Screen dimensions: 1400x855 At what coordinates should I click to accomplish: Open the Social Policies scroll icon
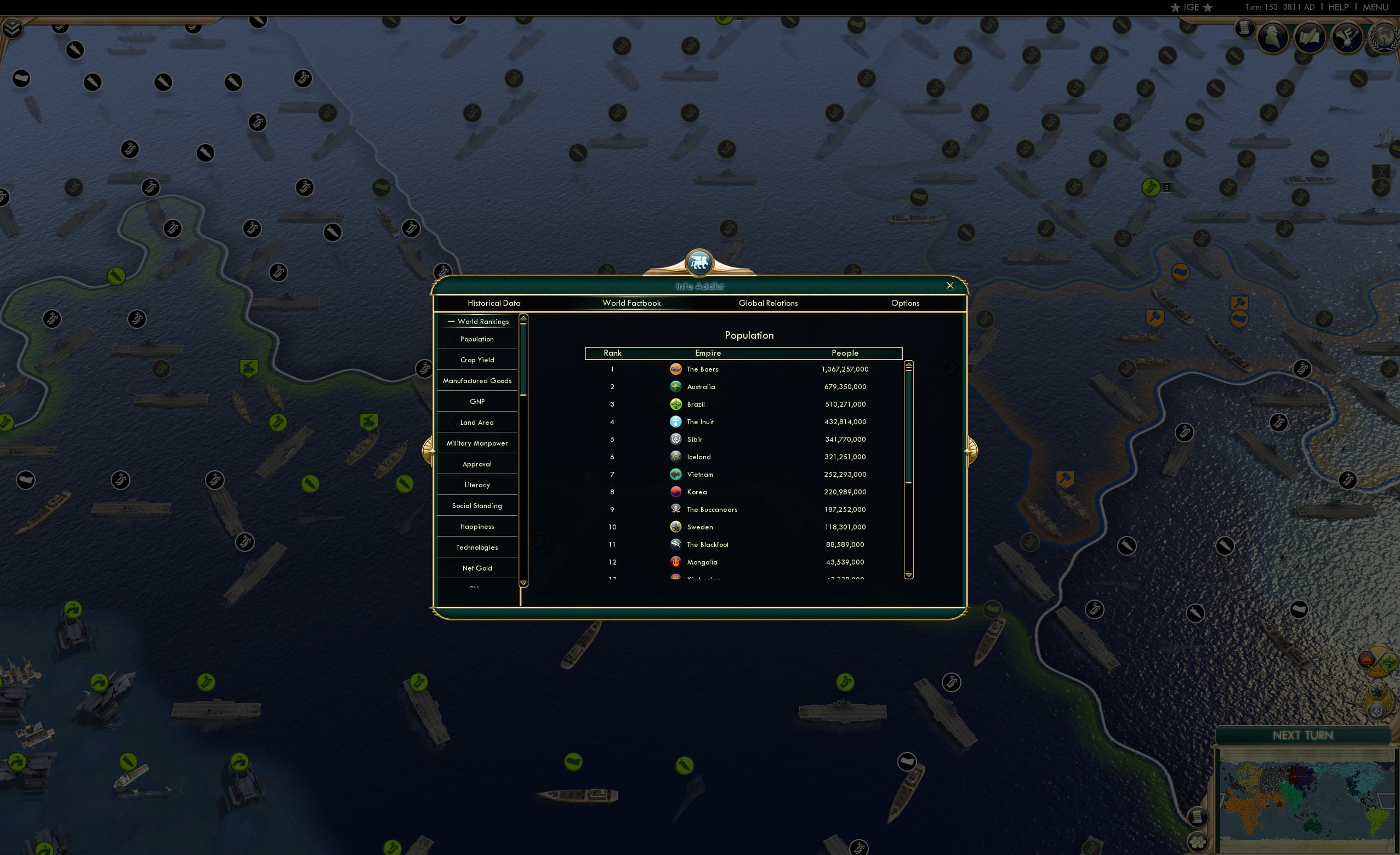[1246, 27]
